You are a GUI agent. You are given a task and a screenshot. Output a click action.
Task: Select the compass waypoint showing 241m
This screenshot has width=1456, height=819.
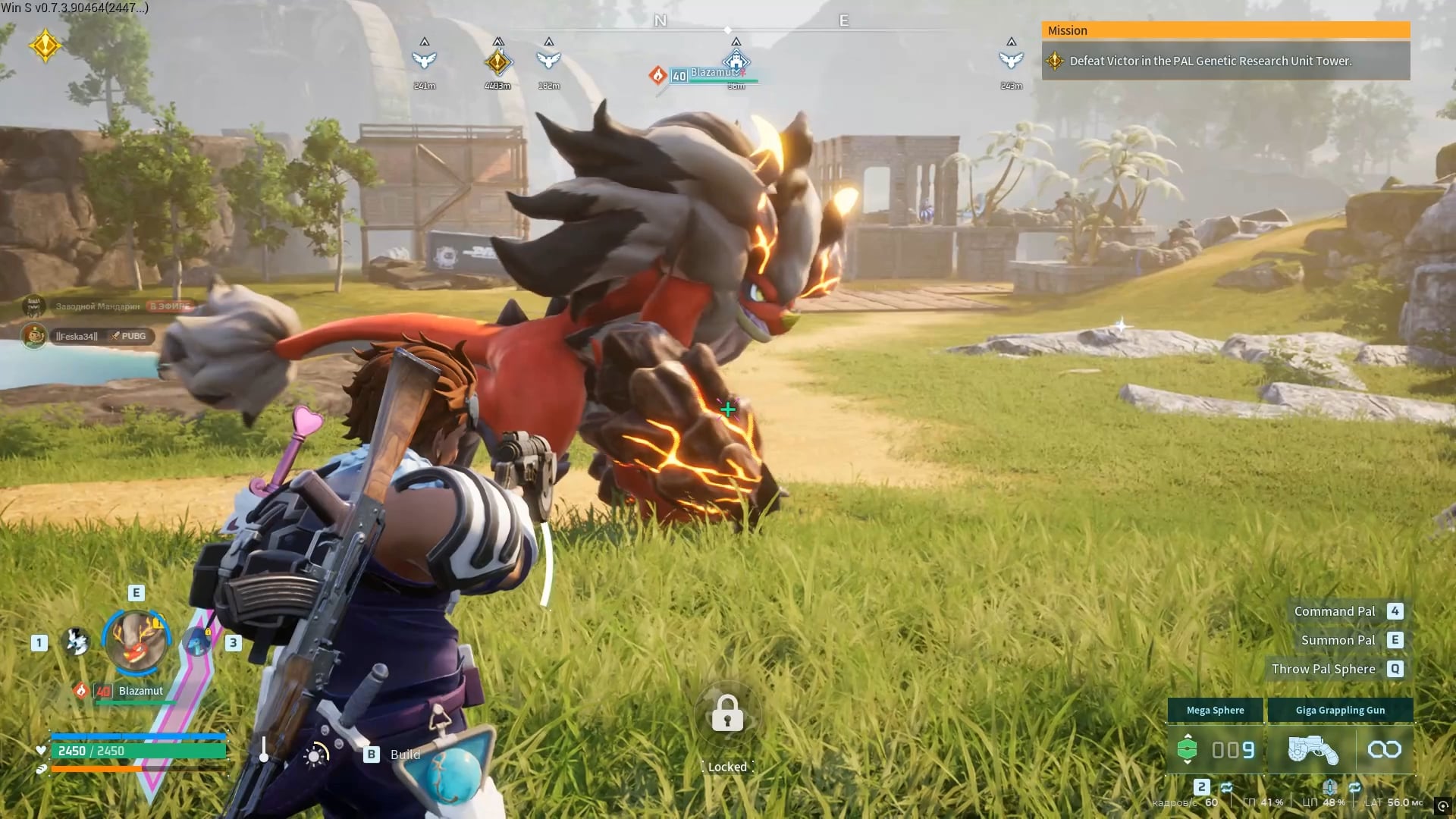point(425,60)
